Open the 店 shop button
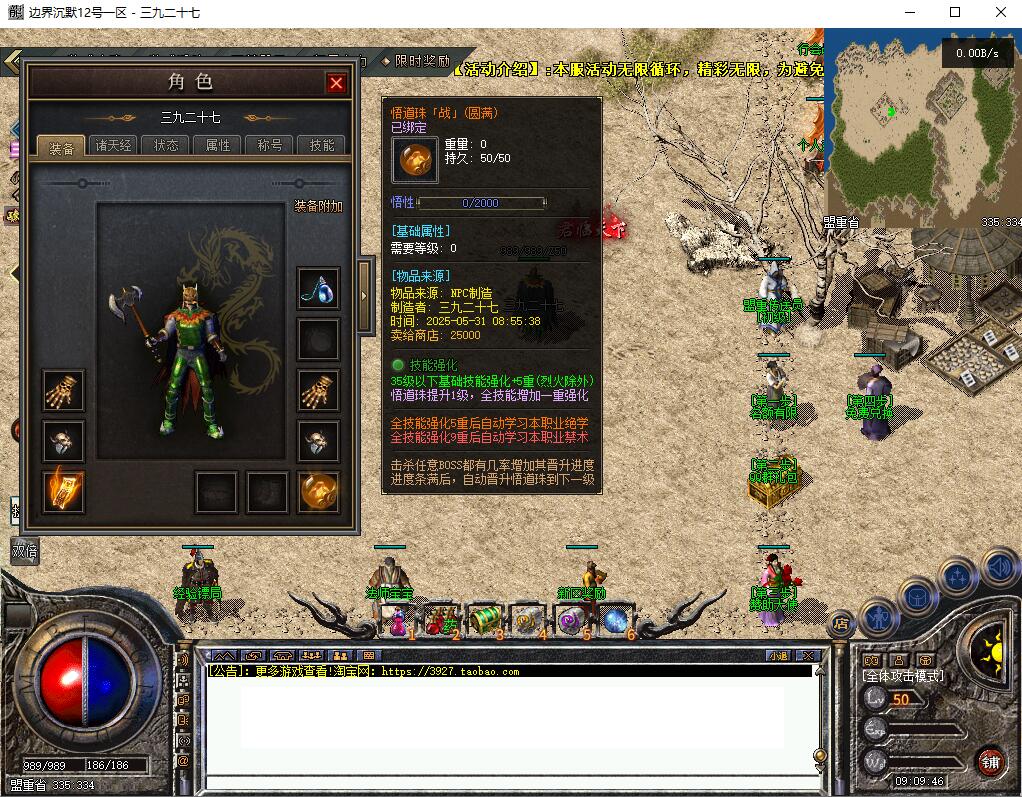 click(841, 622)
